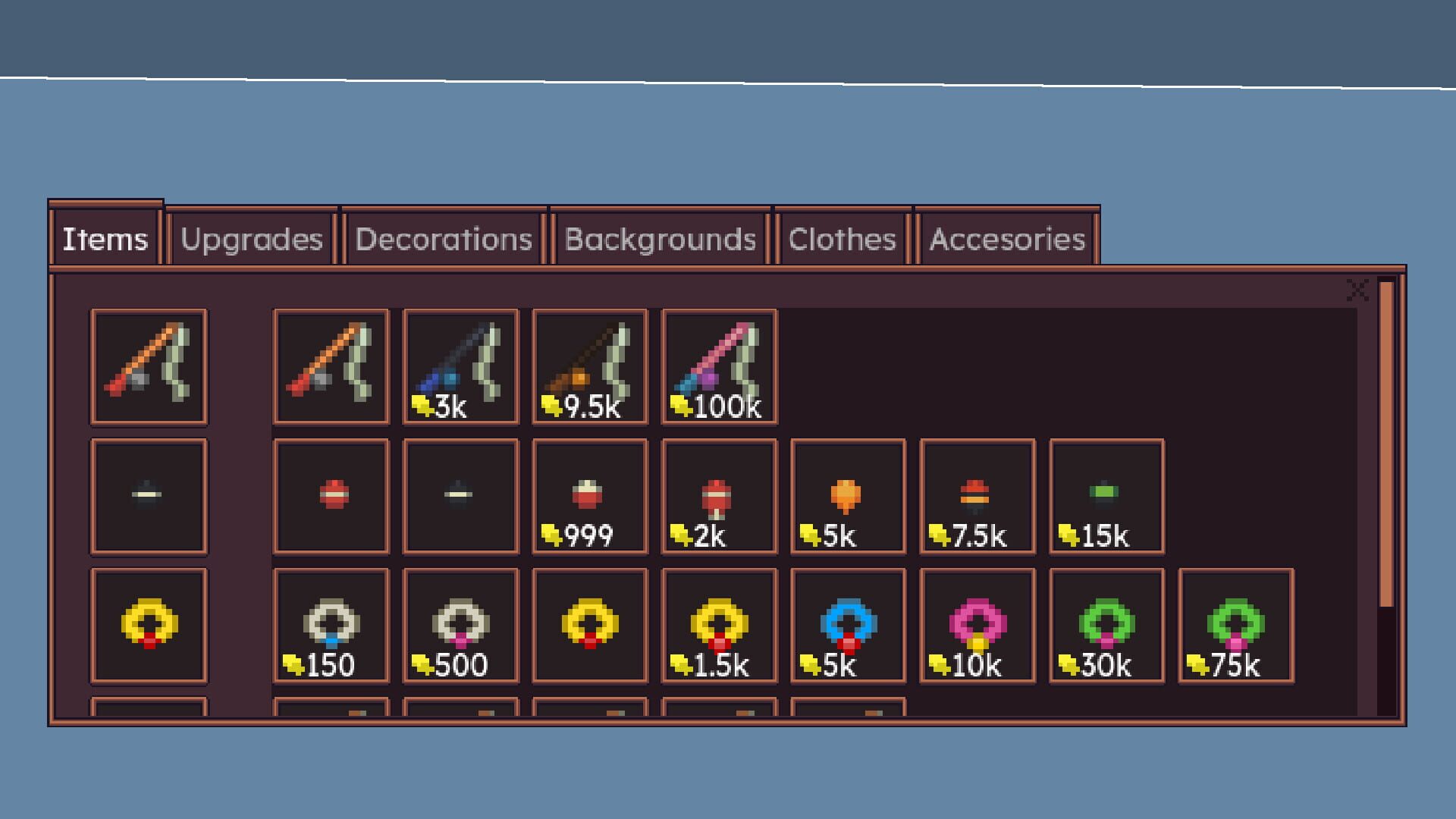
Task: Buy the red bobber for 999
Action: click(589, 497)
